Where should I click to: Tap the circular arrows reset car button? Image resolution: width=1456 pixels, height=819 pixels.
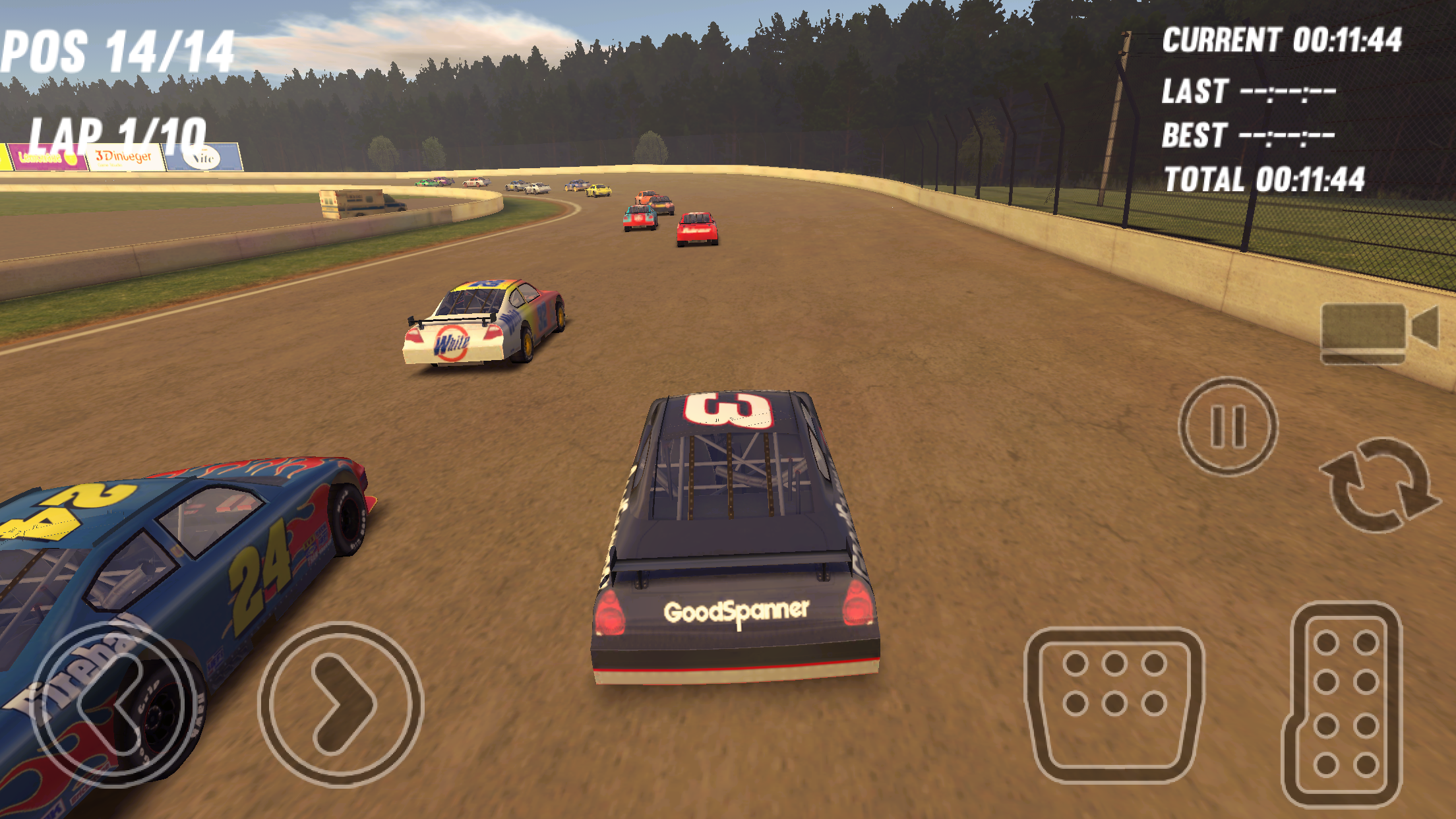click(x=1380, y=485)
